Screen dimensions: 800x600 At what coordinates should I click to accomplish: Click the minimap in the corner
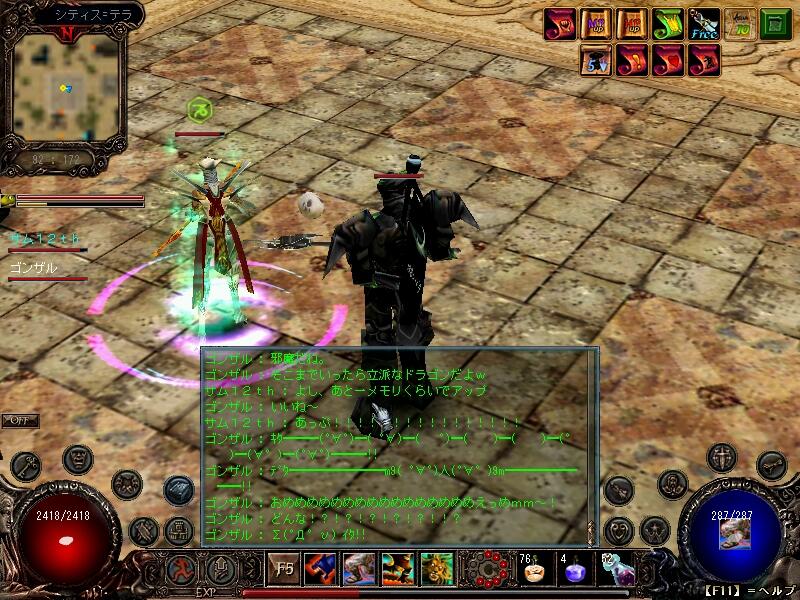pyautogui.click(x=65, y=88)
